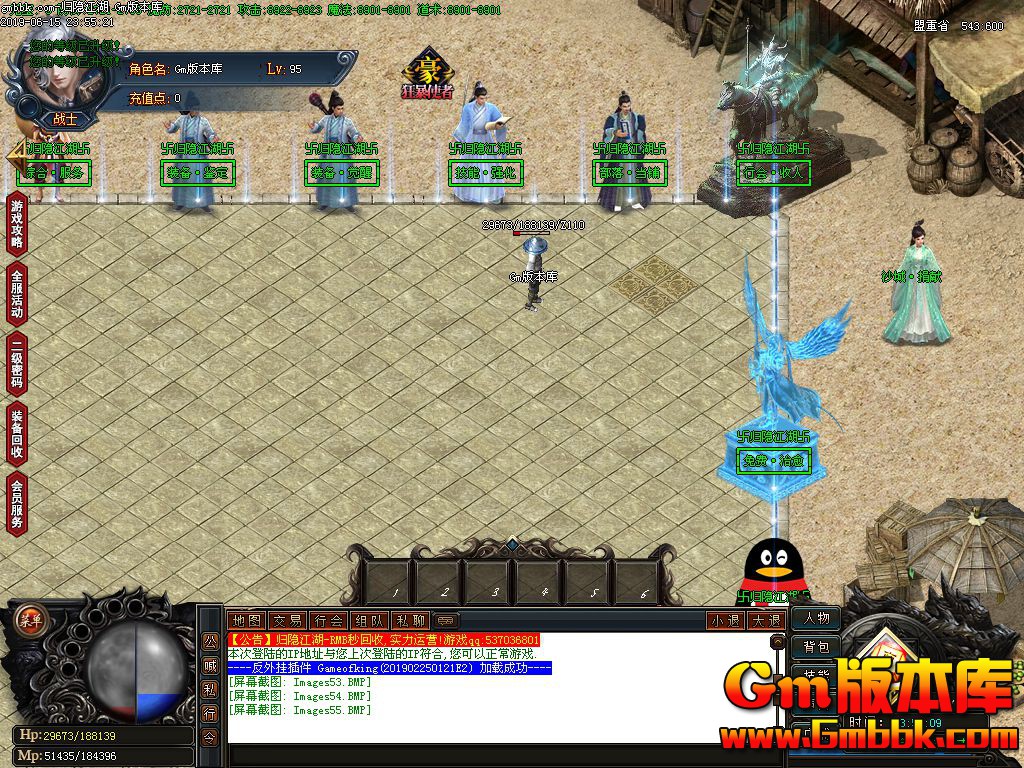Image resolution: width=1024 pixels, height=768 pixels.
Task: Click the 小退 return-to-character-select button
Action: pyautogui.click(x=725, y=620)
